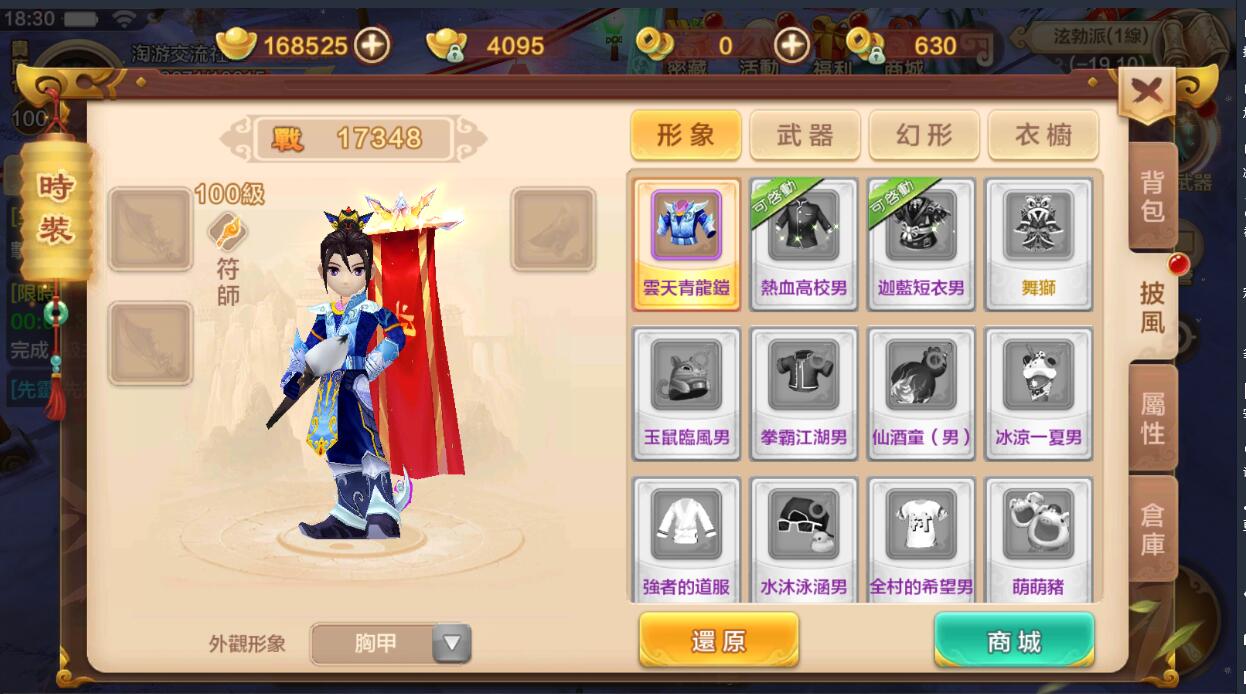Pick the 迦藍短衣男 outfit
Viewport: 1246px width, 694px height.
click(x=921, y=244)
